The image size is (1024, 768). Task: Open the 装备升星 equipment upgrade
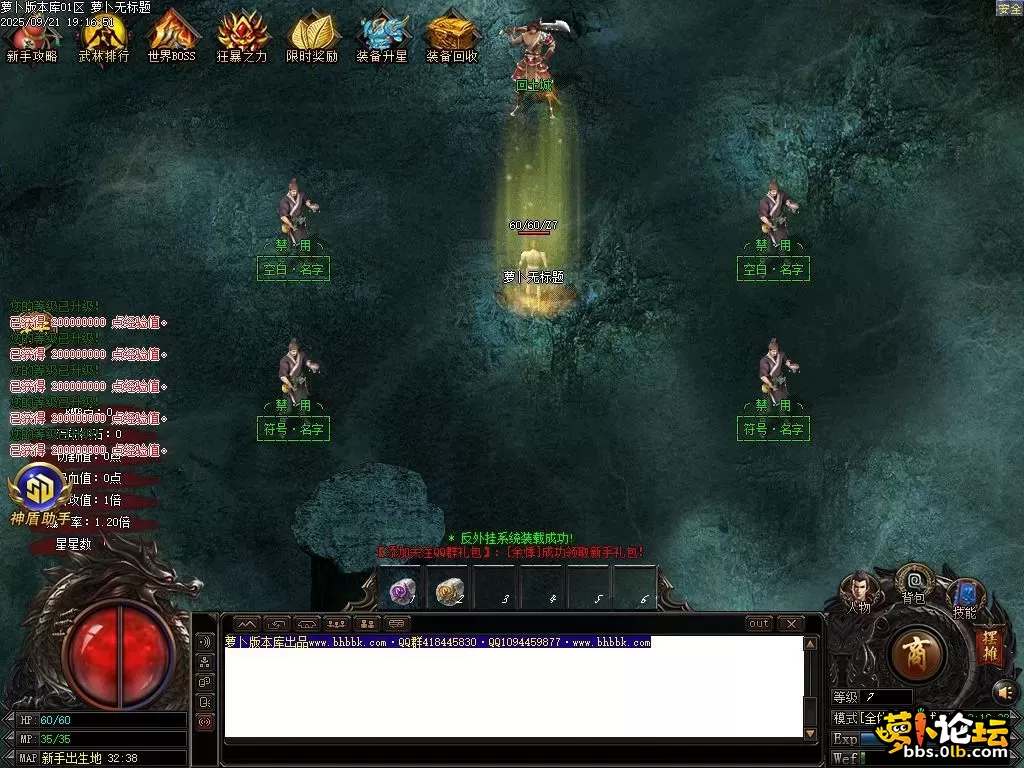(382, 35)
